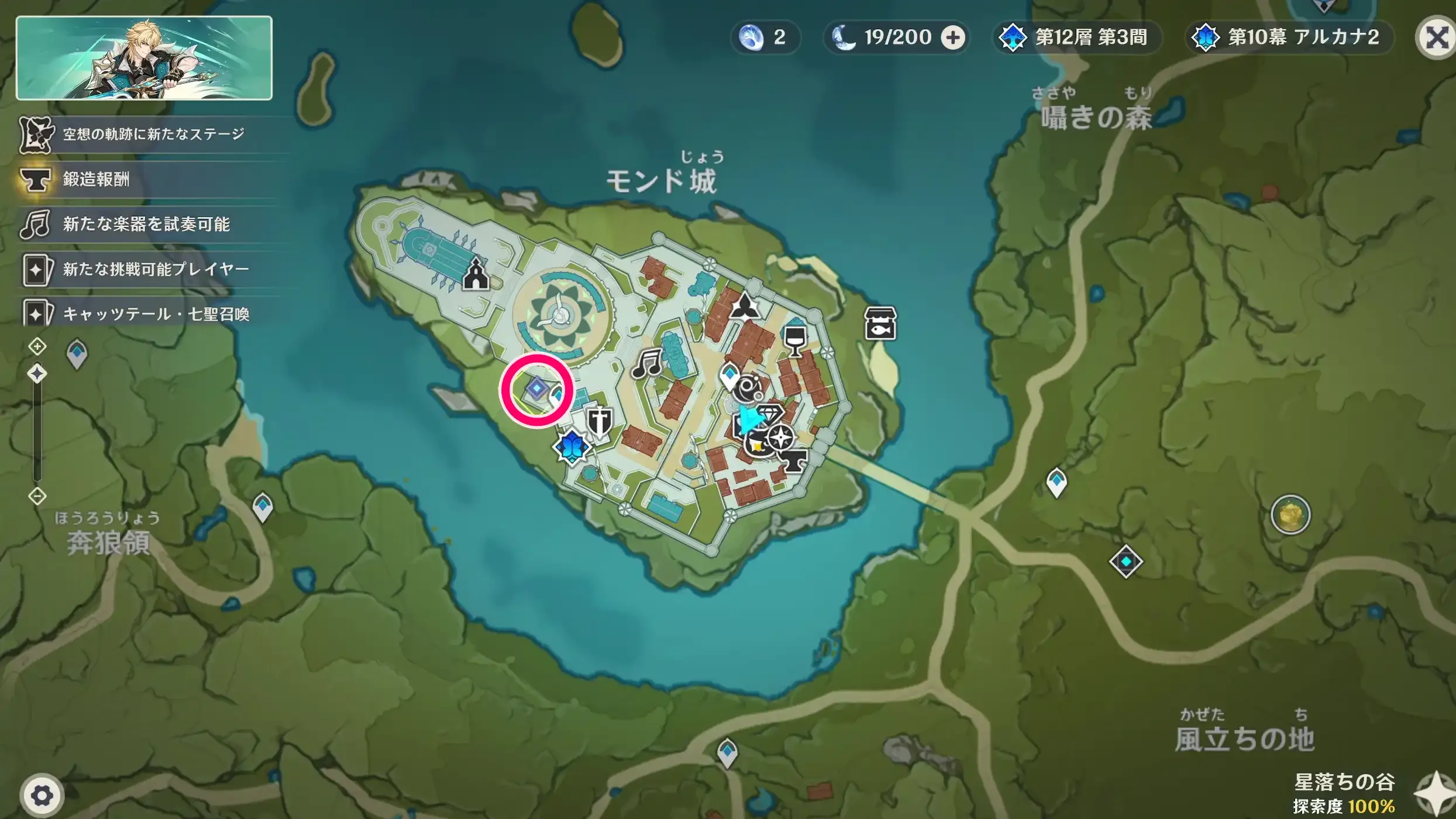The height and width of the screenshot is (819, 1456).
Task: Open the Spiral Abyss 第12層 entry
Action: coord(1075,37)
